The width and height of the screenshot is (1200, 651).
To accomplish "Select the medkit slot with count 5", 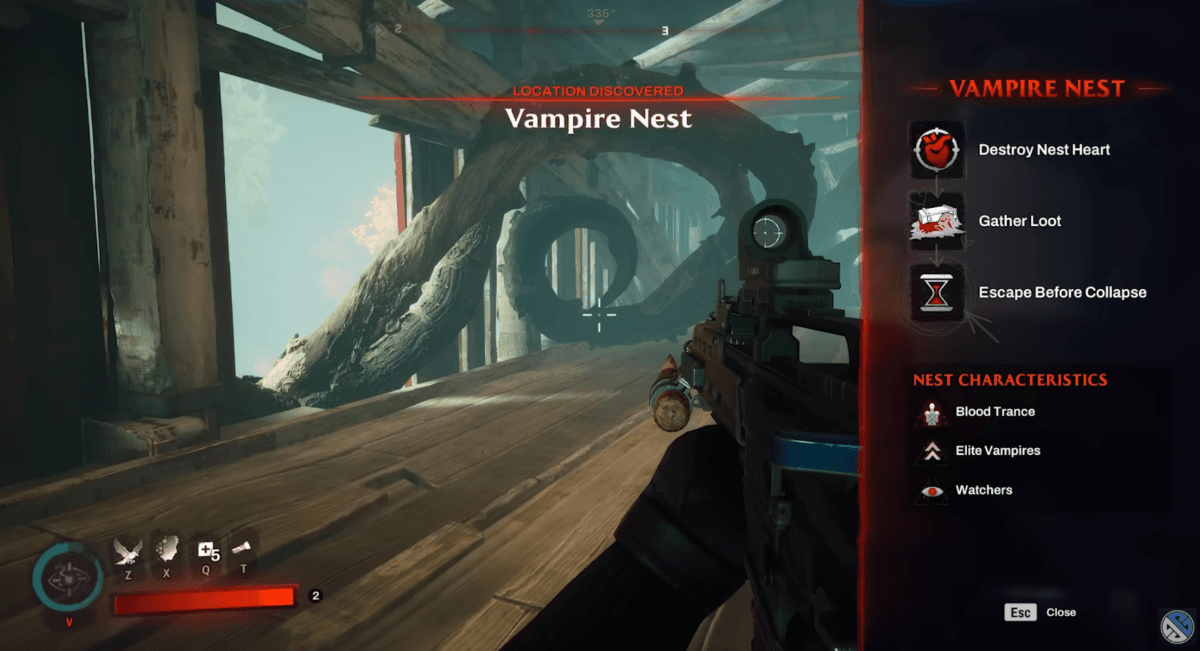I will (x=207, y=550).
